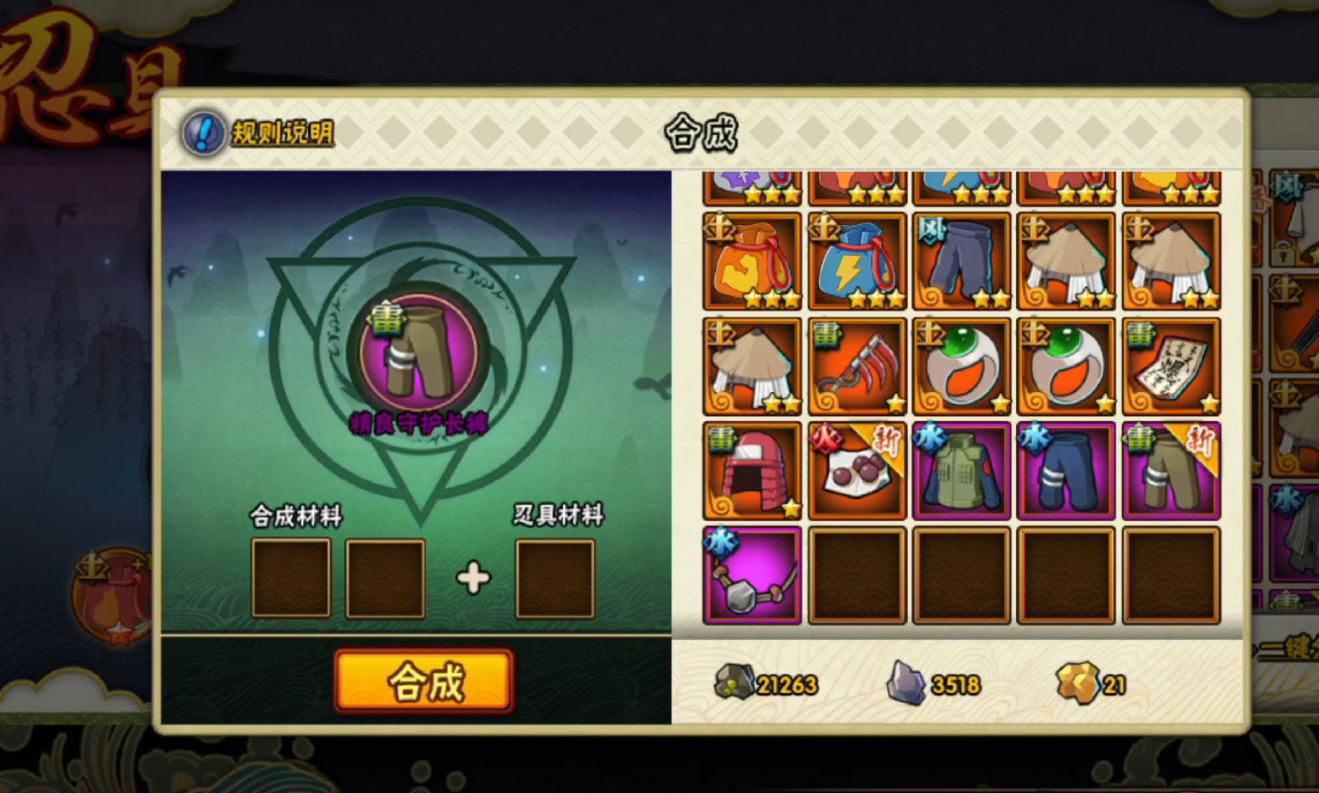The height and width of the screenshot is (793, 1319).
Task: Choose the red samurai helmet item
Action: 752,471
